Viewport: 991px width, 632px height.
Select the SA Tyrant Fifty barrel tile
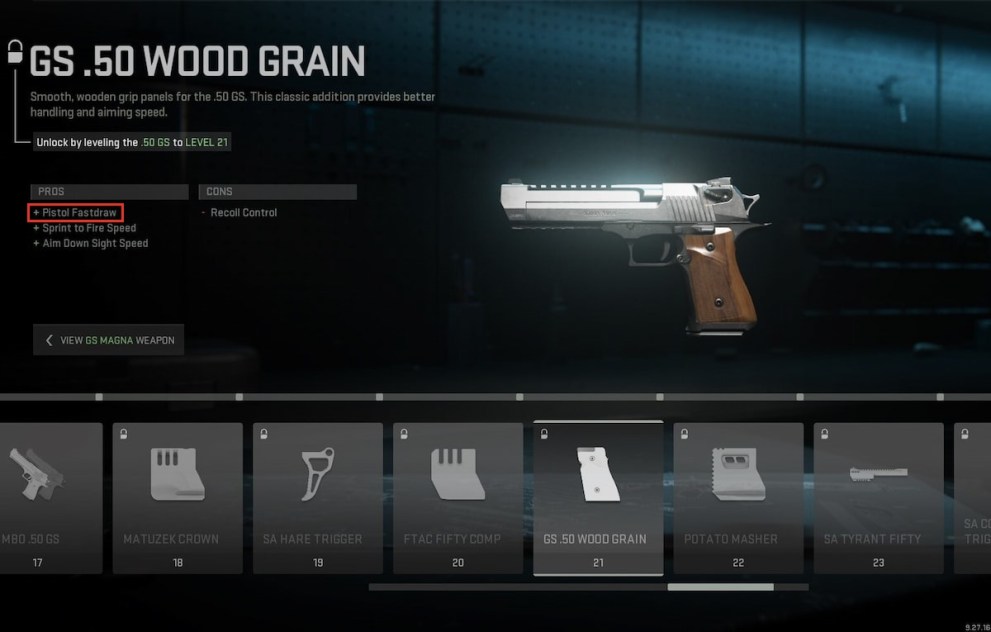coord(878,497)
